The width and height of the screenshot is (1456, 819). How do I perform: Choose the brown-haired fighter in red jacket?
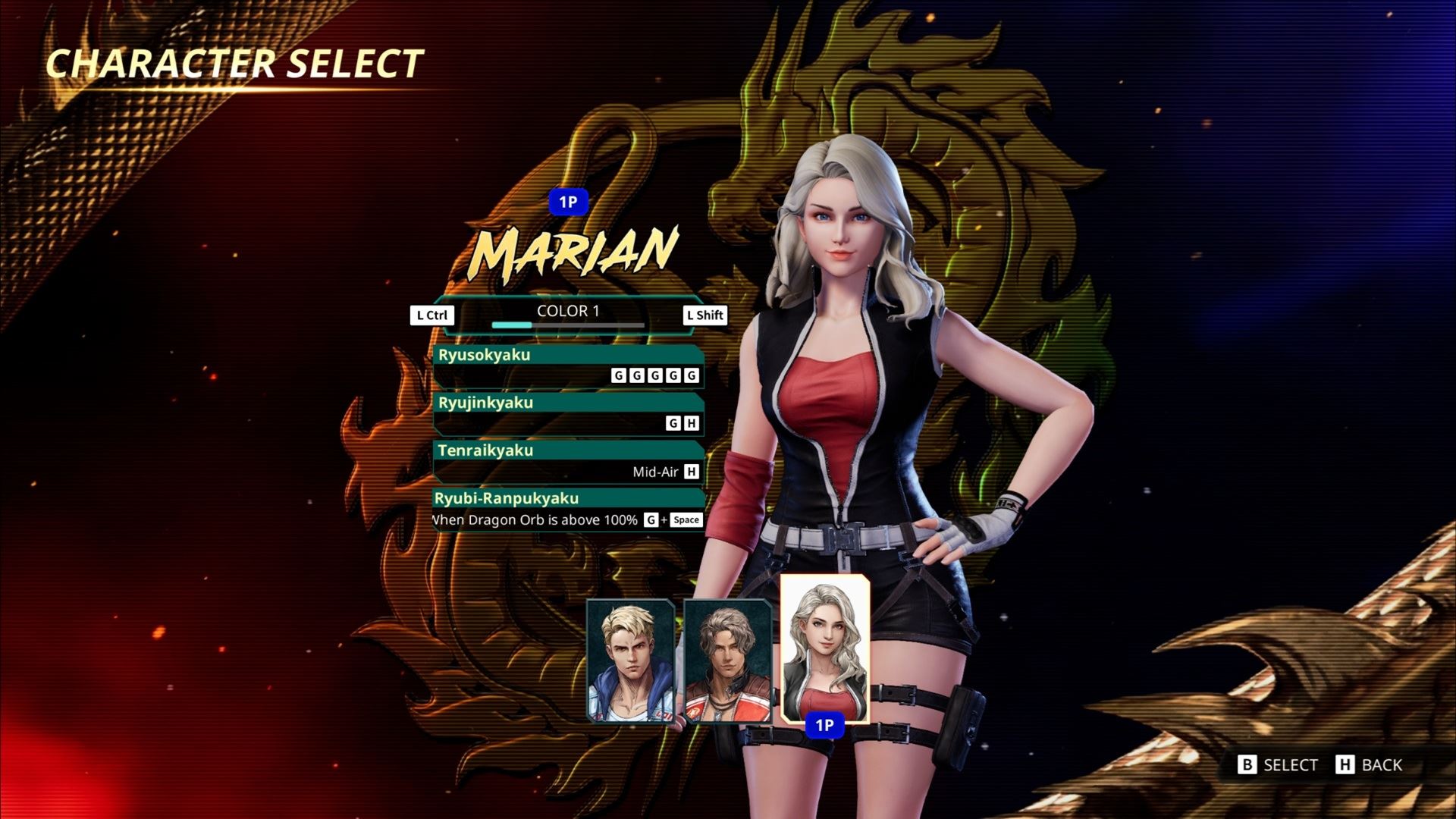coord(727,660)
